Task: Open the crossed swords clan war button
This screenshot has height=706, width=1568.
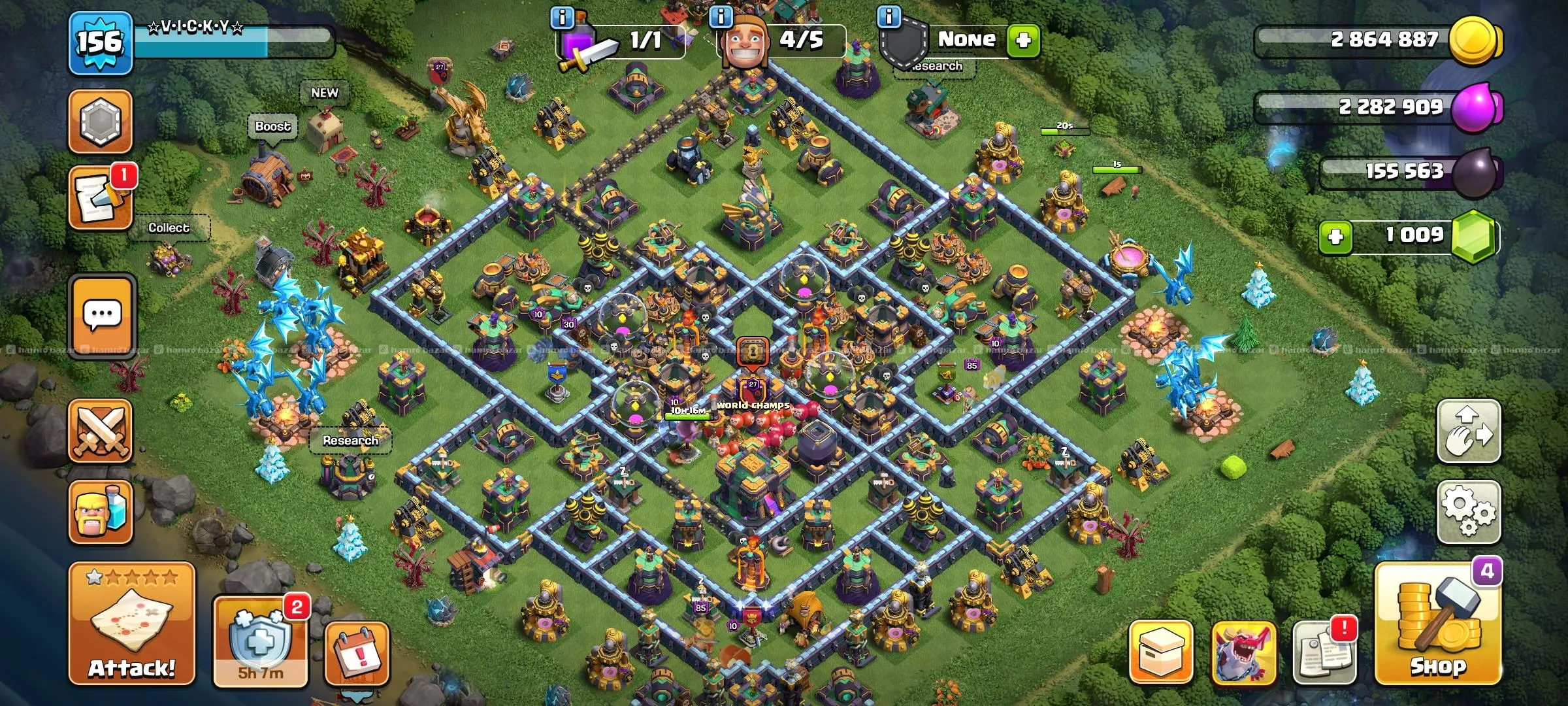Action: pyautogui.click(x=101, y=431)
